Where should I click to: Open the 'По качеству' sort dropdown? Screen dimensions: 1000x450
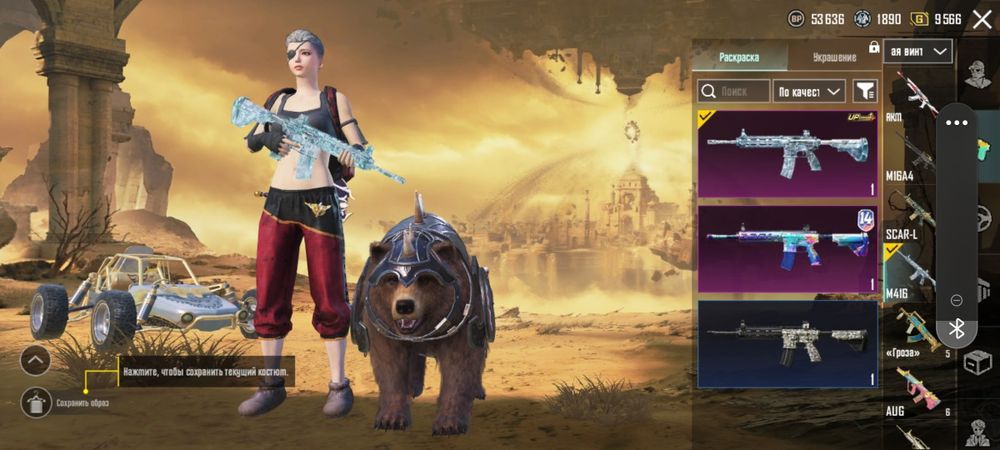[x=811, y=91]
